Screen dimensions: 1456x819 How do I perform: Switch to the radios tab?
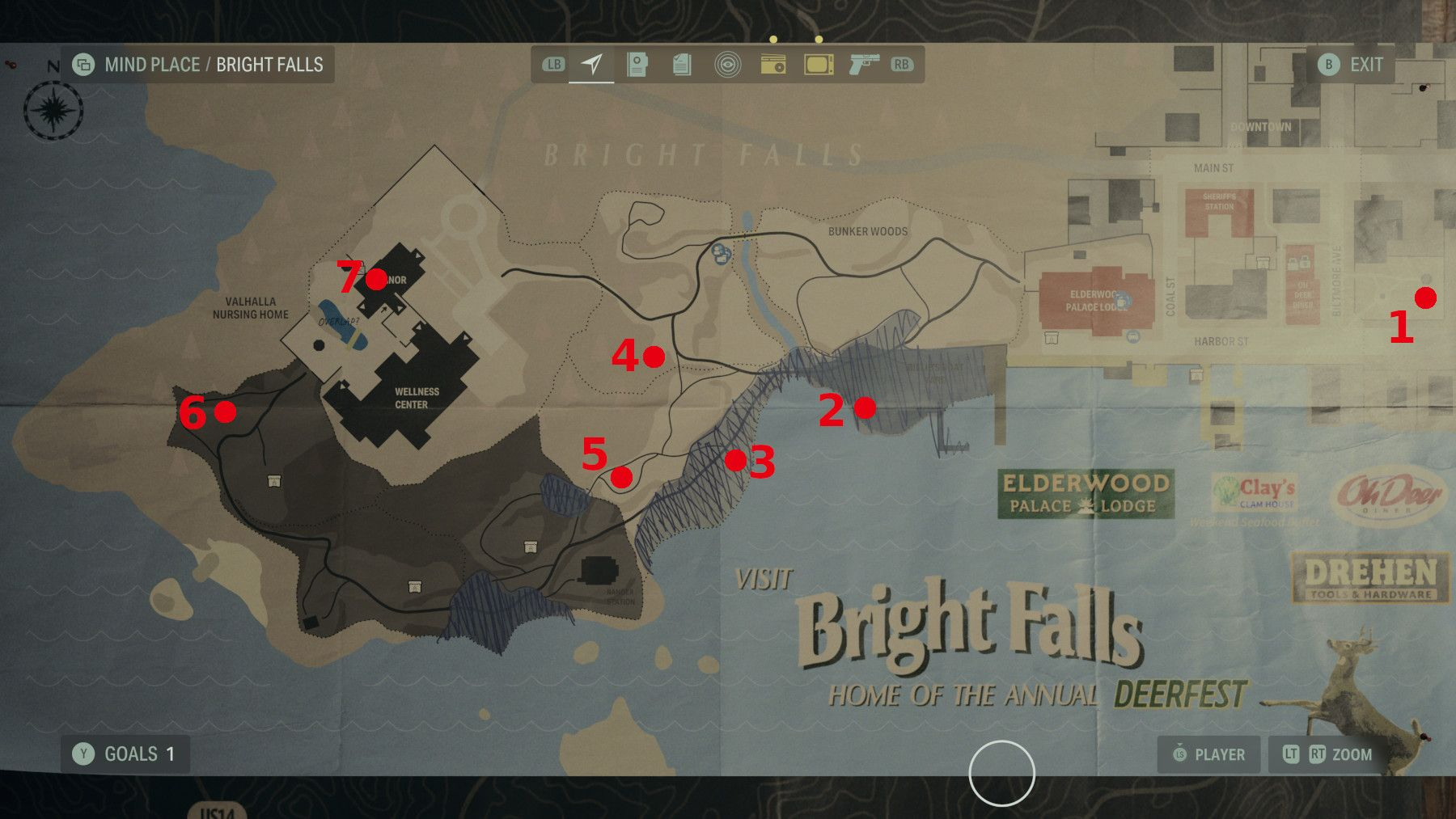pyautogui.click(x=774, y=64)
